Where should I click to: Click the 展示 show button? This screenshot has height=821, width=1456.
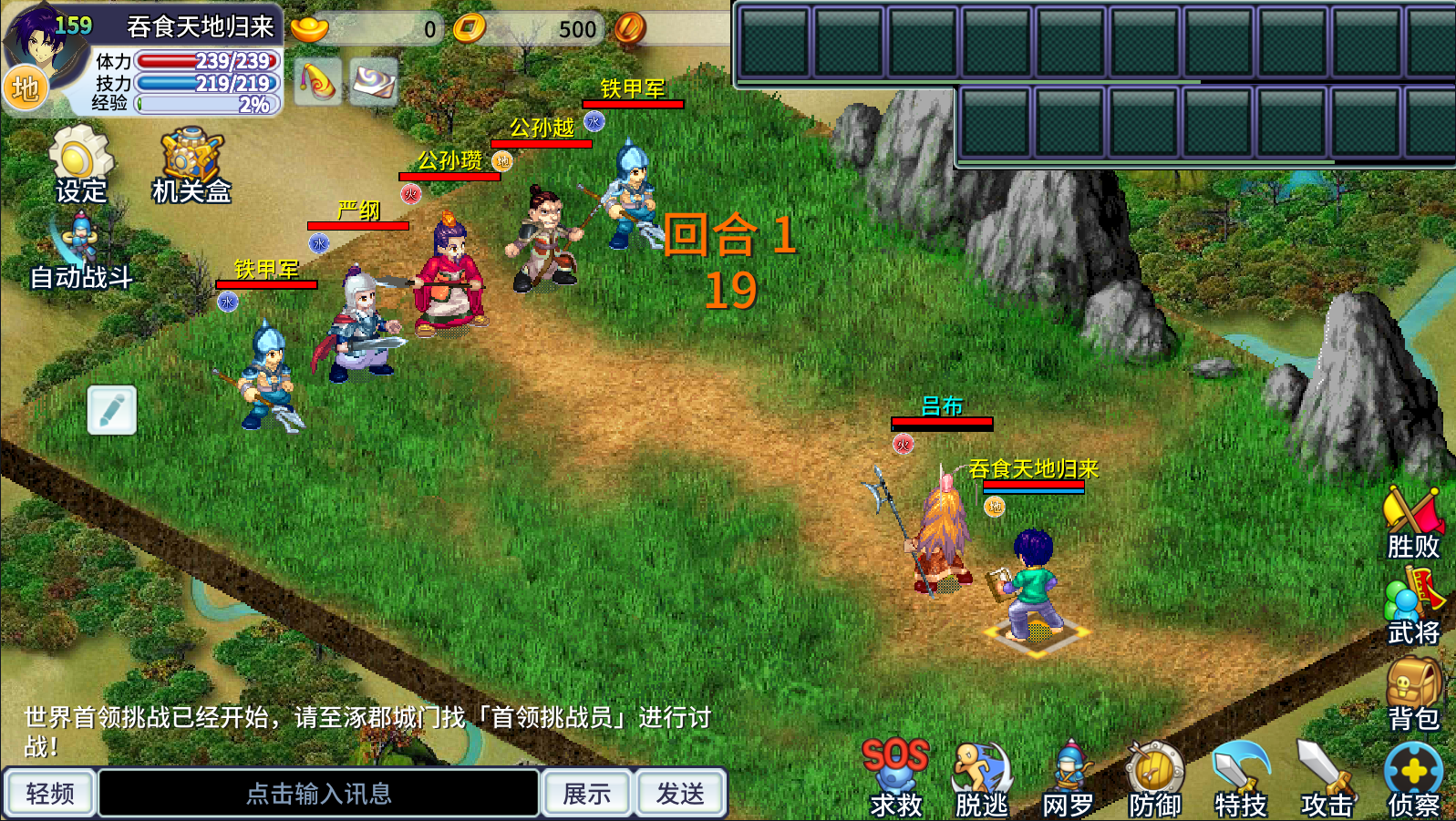click(586, 794)
